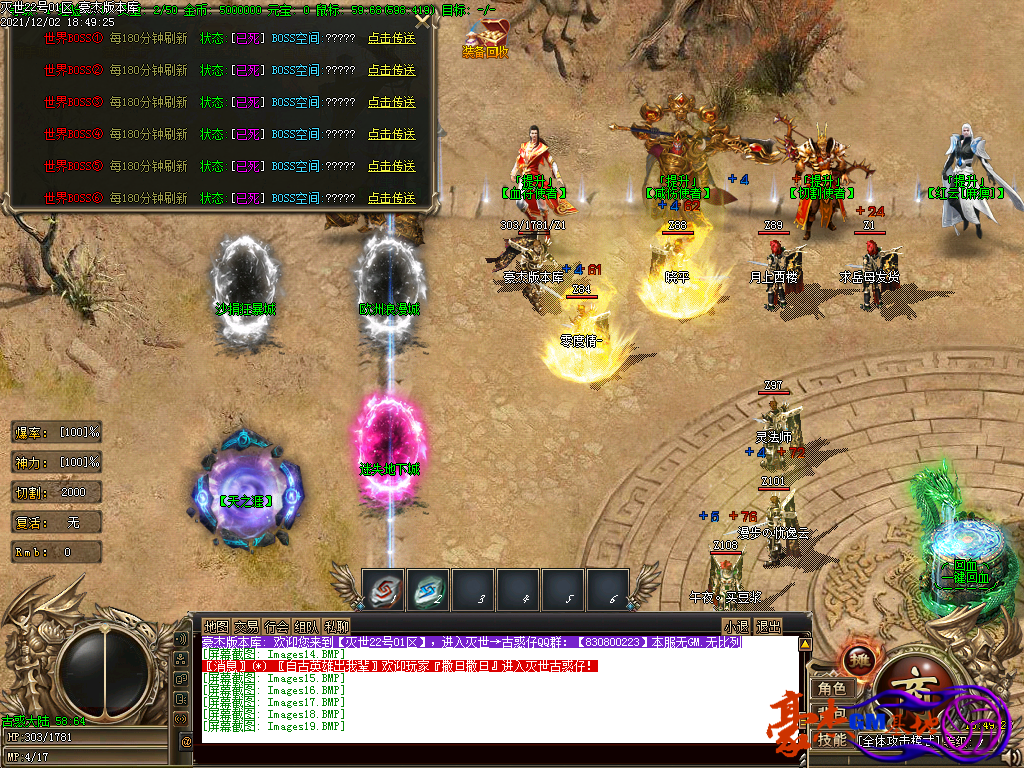Screen dimensions: 1024x768
Task: Switch to the 地图 chat tab
Action: tap(216, 626)
